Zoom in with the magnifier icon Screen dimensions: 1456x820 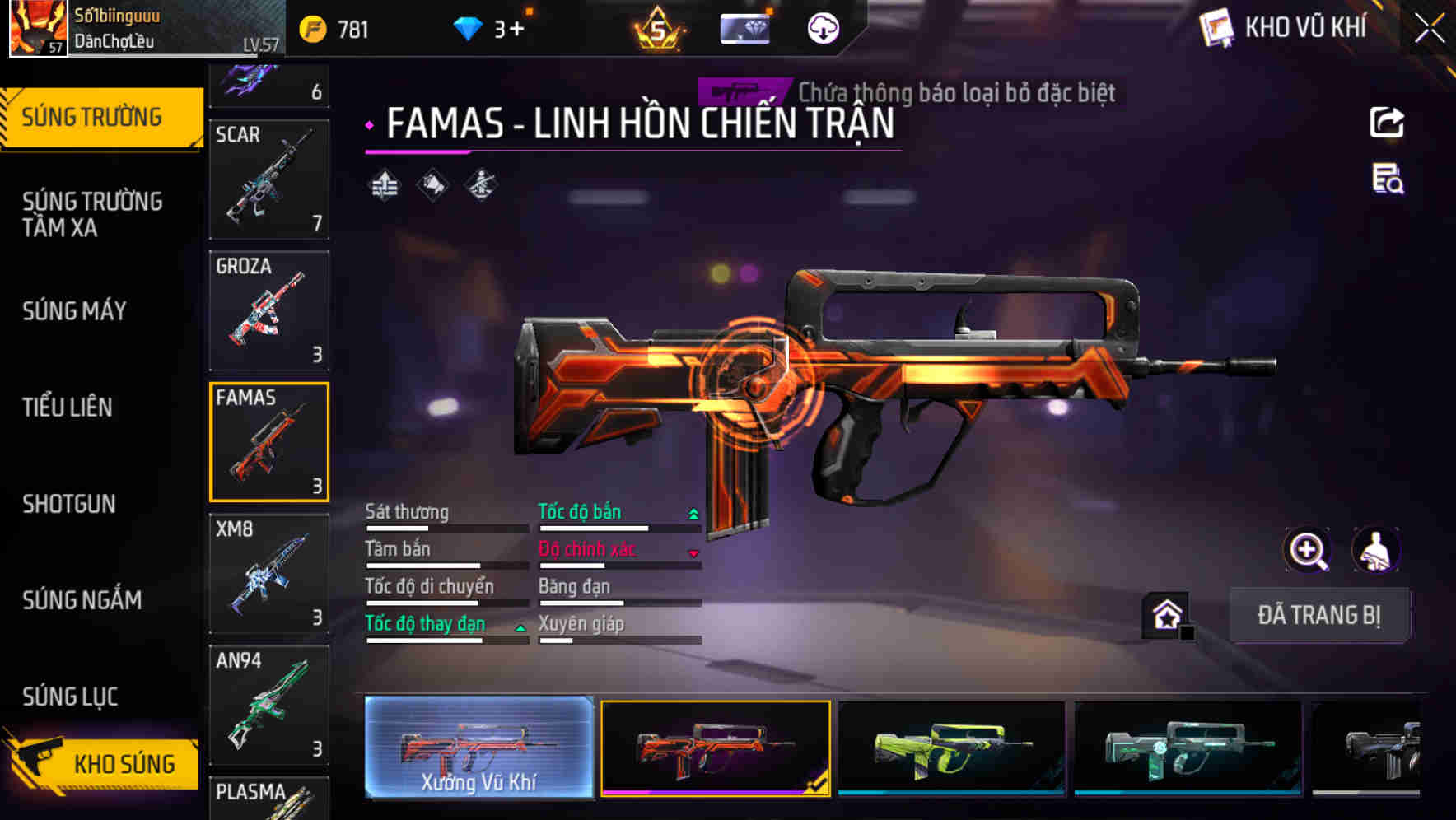1307,550
